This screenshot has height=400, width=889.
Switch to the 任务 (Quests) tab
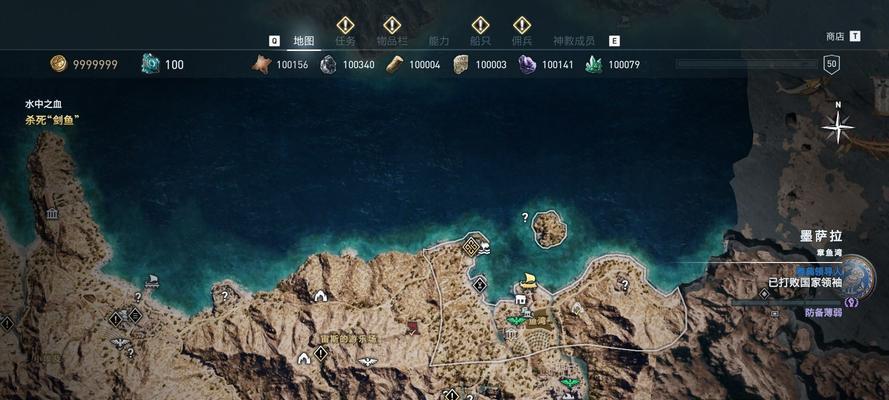tap(345, 41)
